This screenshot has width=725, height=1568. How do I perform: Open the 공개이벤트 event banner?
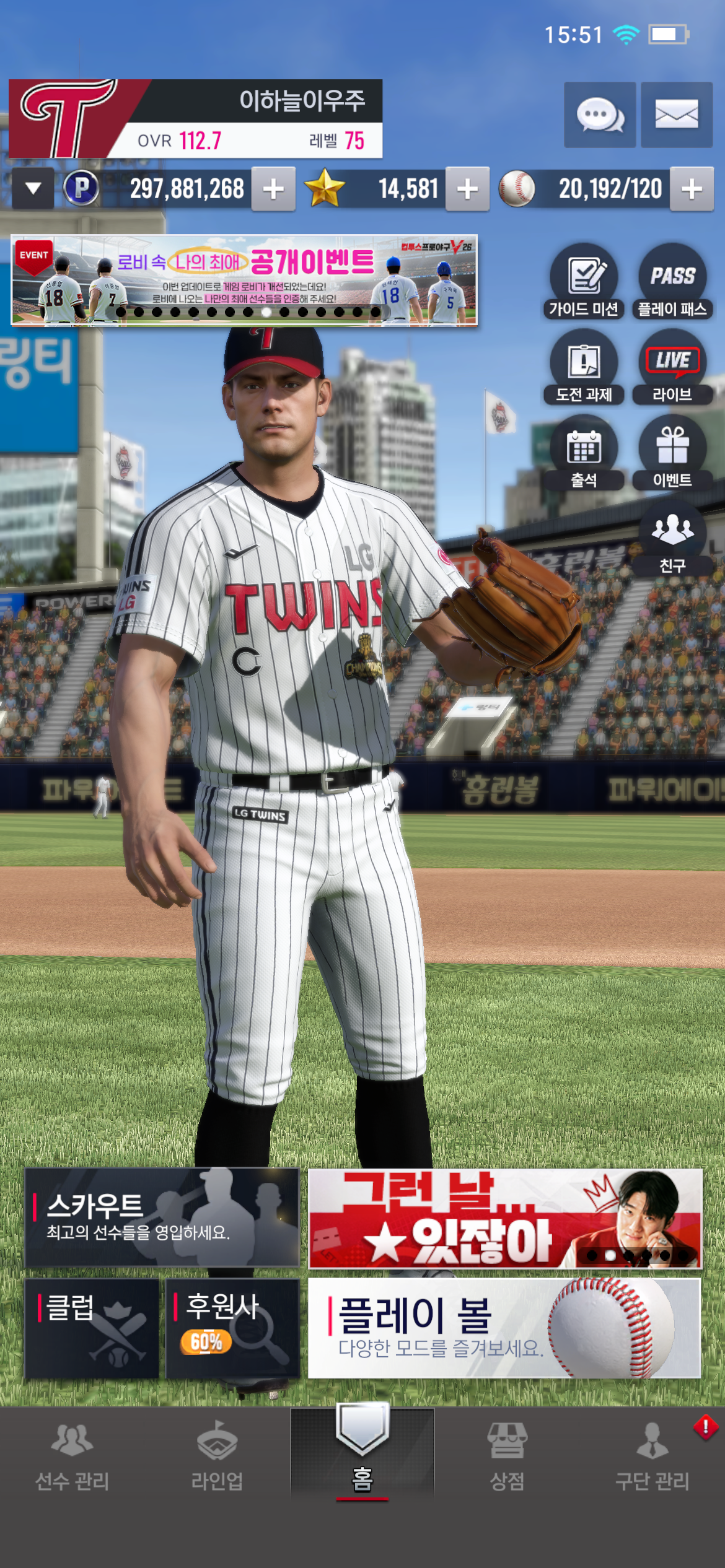244,280
